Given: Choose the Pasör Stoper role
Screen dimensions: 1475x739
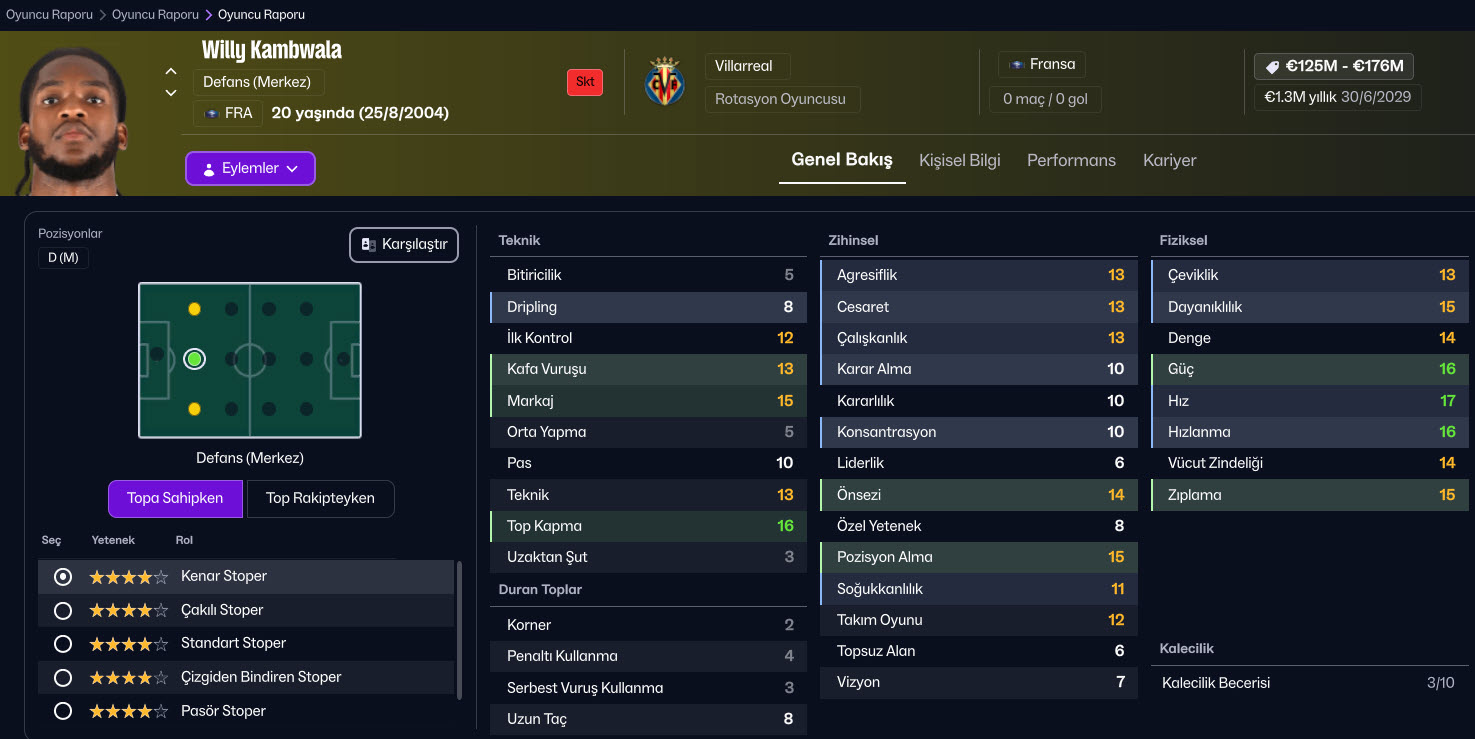Looking at the screenshot, I should pyautogui.click(x=63, y=712).
